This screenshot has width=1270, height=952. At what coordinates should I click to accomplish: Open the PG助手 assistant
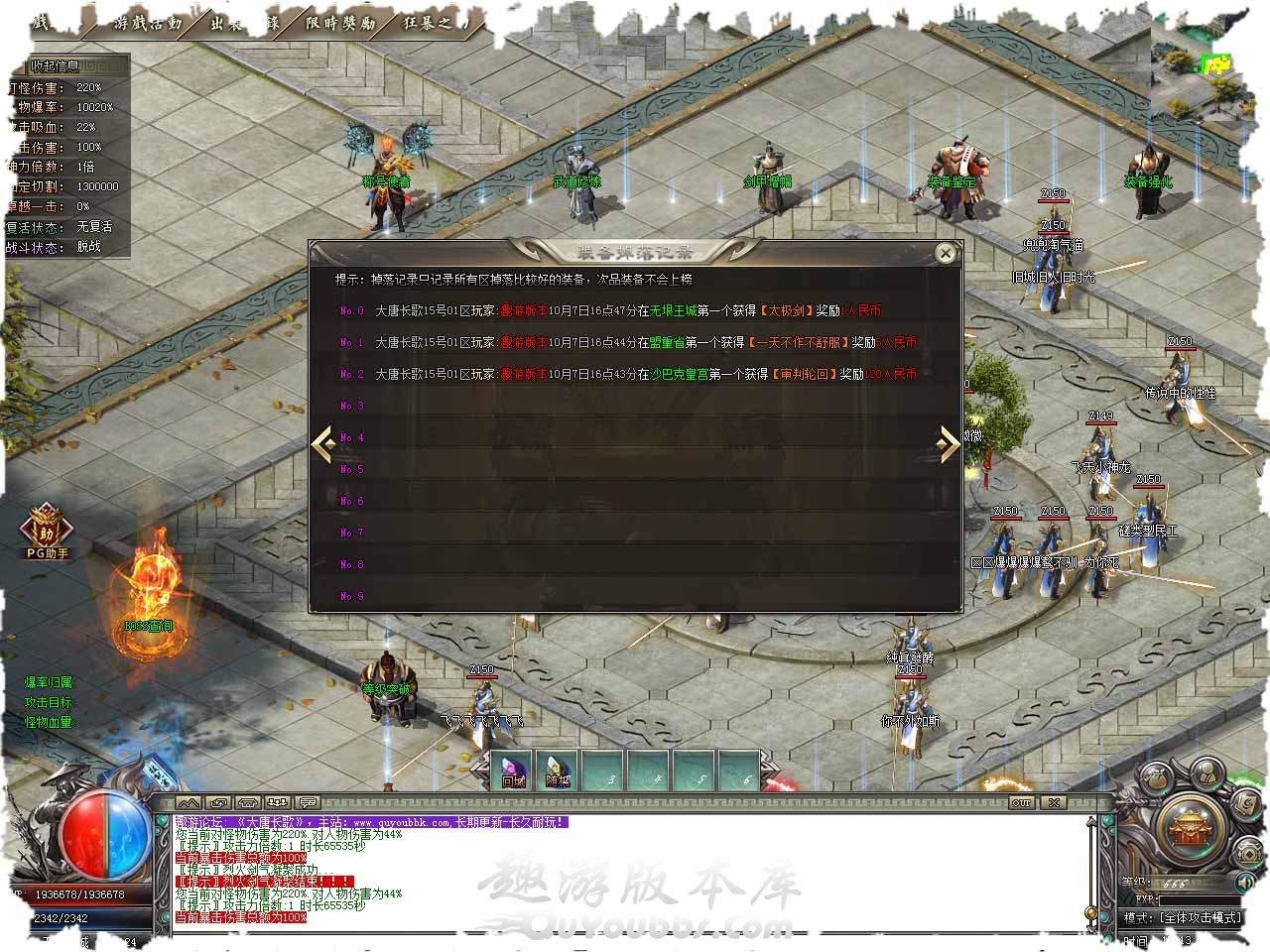point(47,532)
